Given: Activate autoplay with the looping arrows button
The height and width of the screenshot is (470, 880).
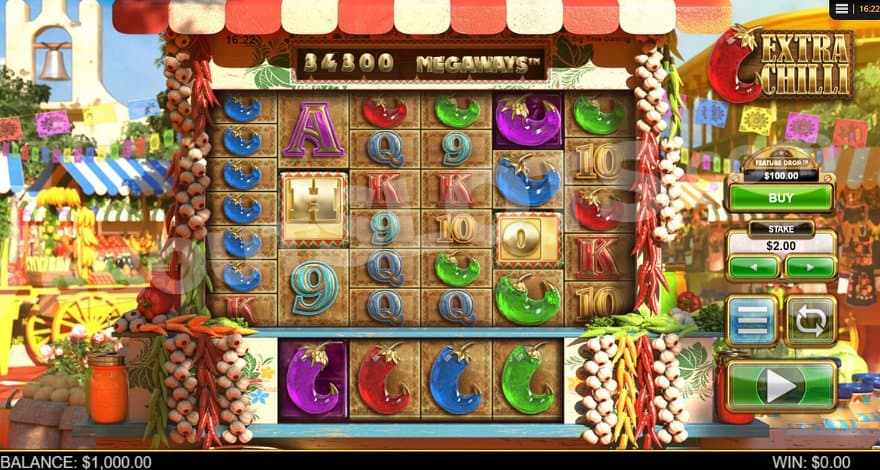Looking at the screenshot, I should point(809,321).
